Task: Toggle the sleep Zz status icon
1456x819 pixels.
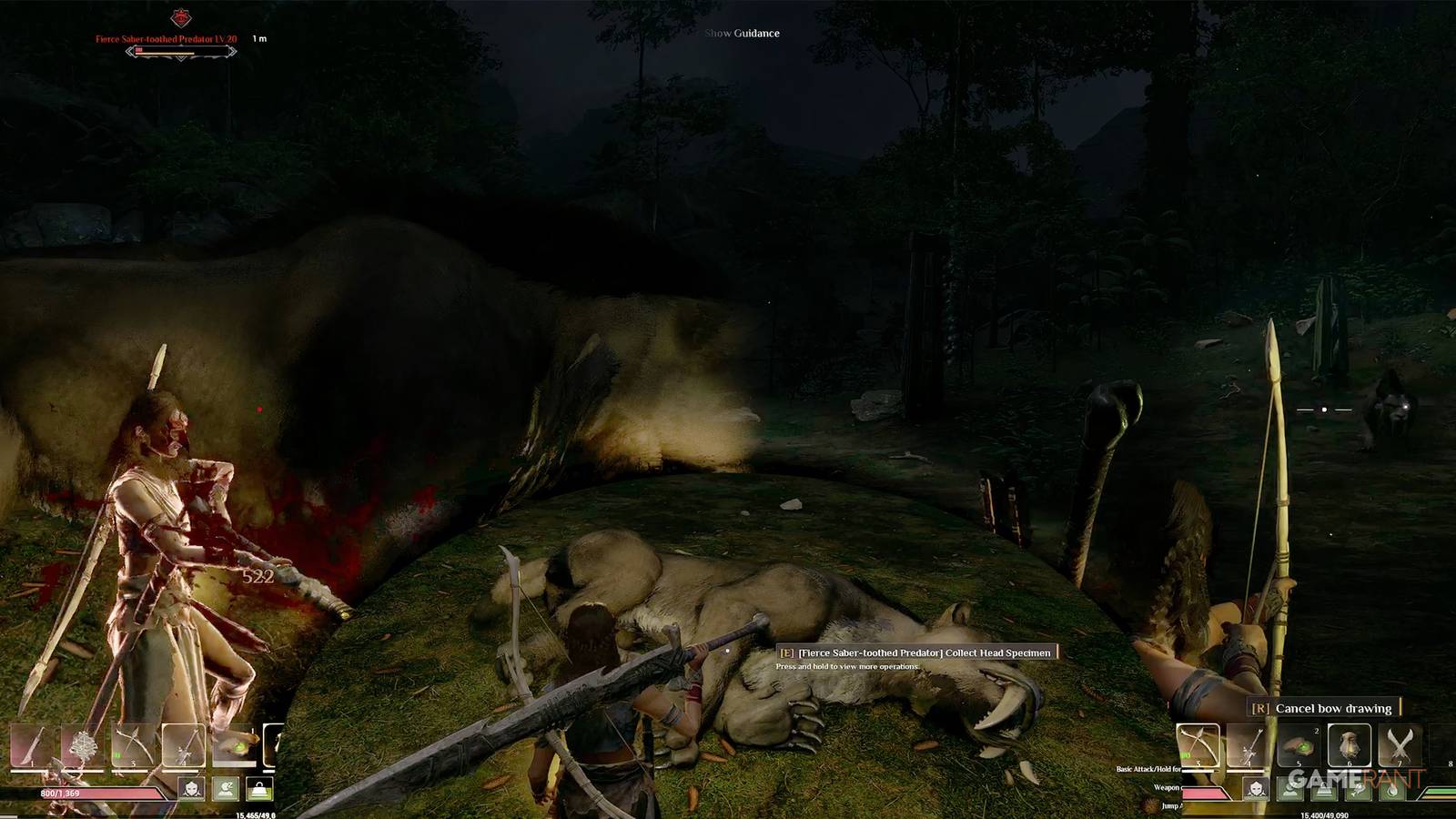Action: click(227, 788)
